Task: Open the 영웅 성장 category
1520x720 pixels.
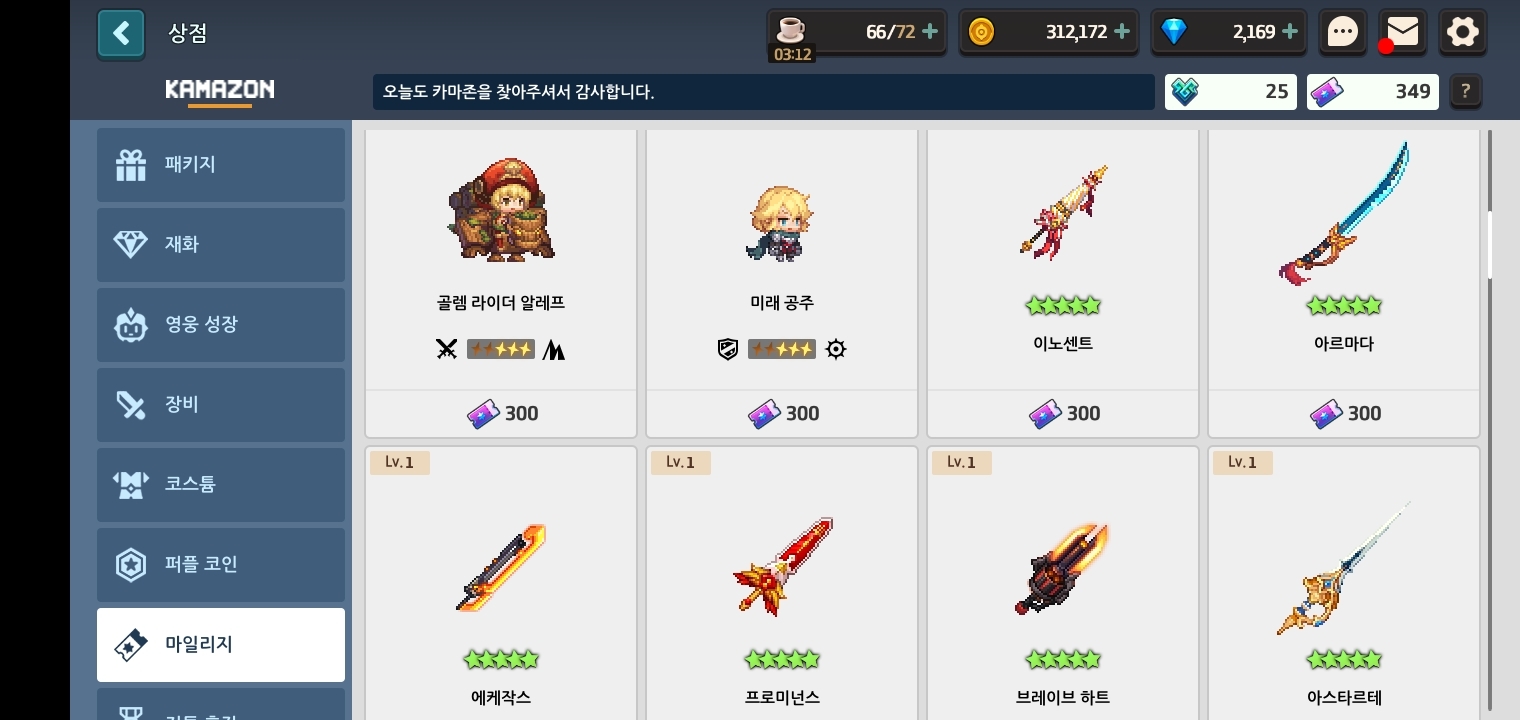Action: [221, 325]
